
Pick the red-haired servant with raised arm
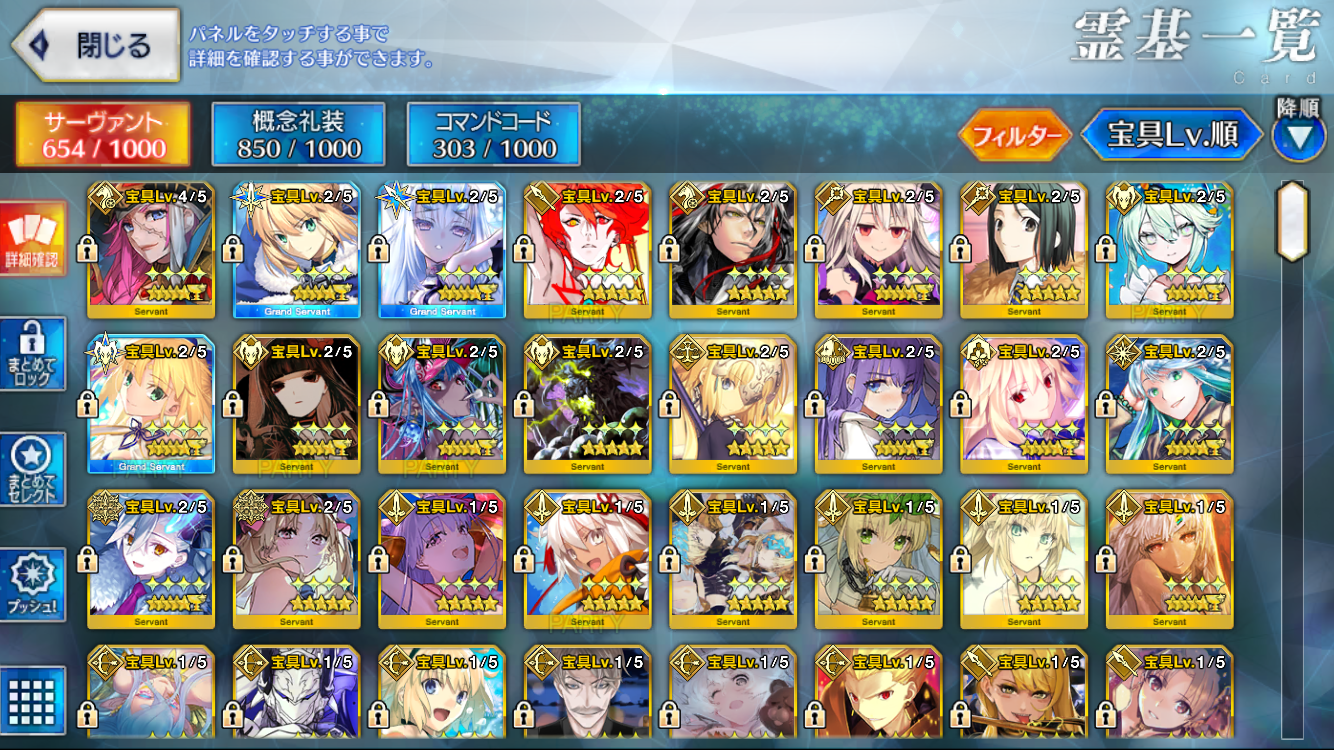pyautogui.click(x=587, y=250)
